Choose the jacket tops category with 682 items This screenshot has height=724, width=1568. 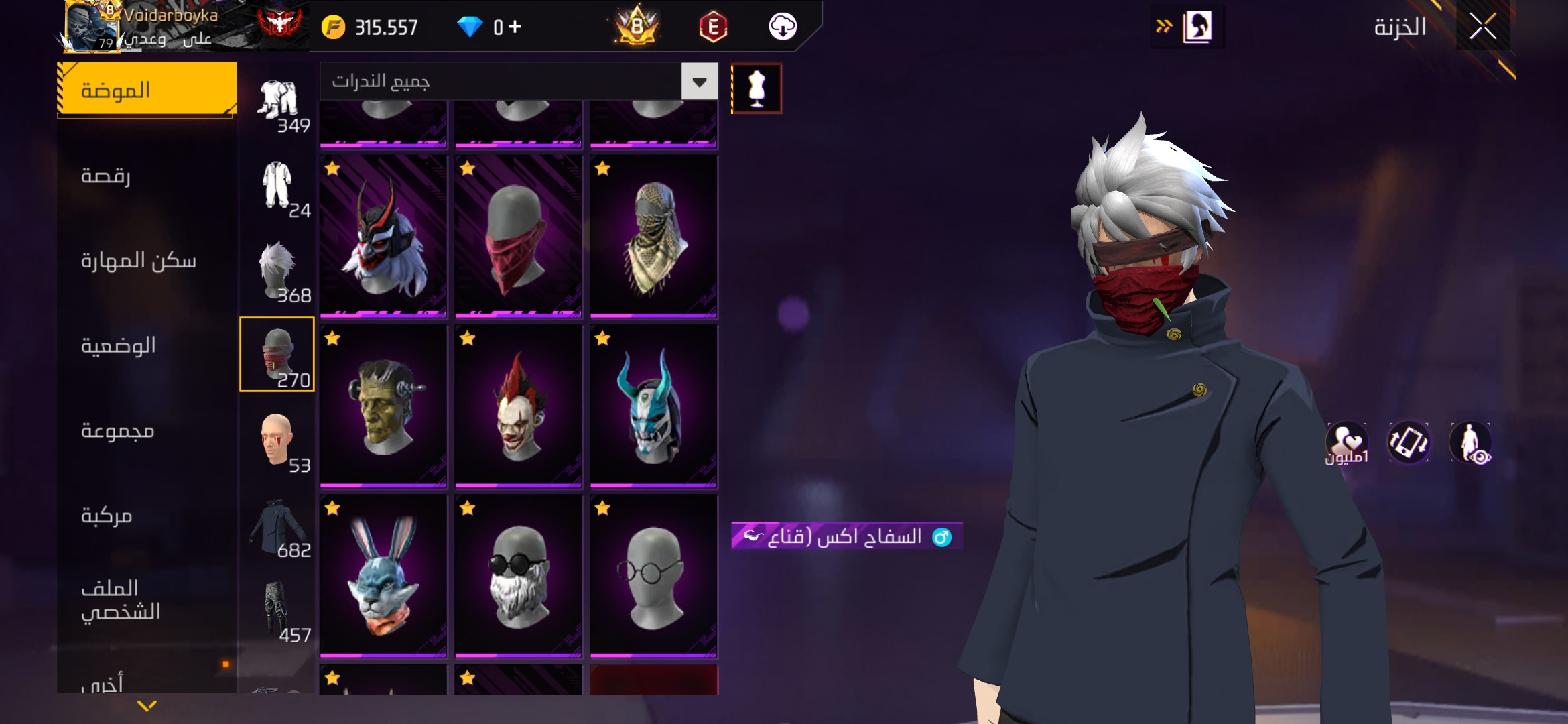pyautogui.click(x=277, y=526)
